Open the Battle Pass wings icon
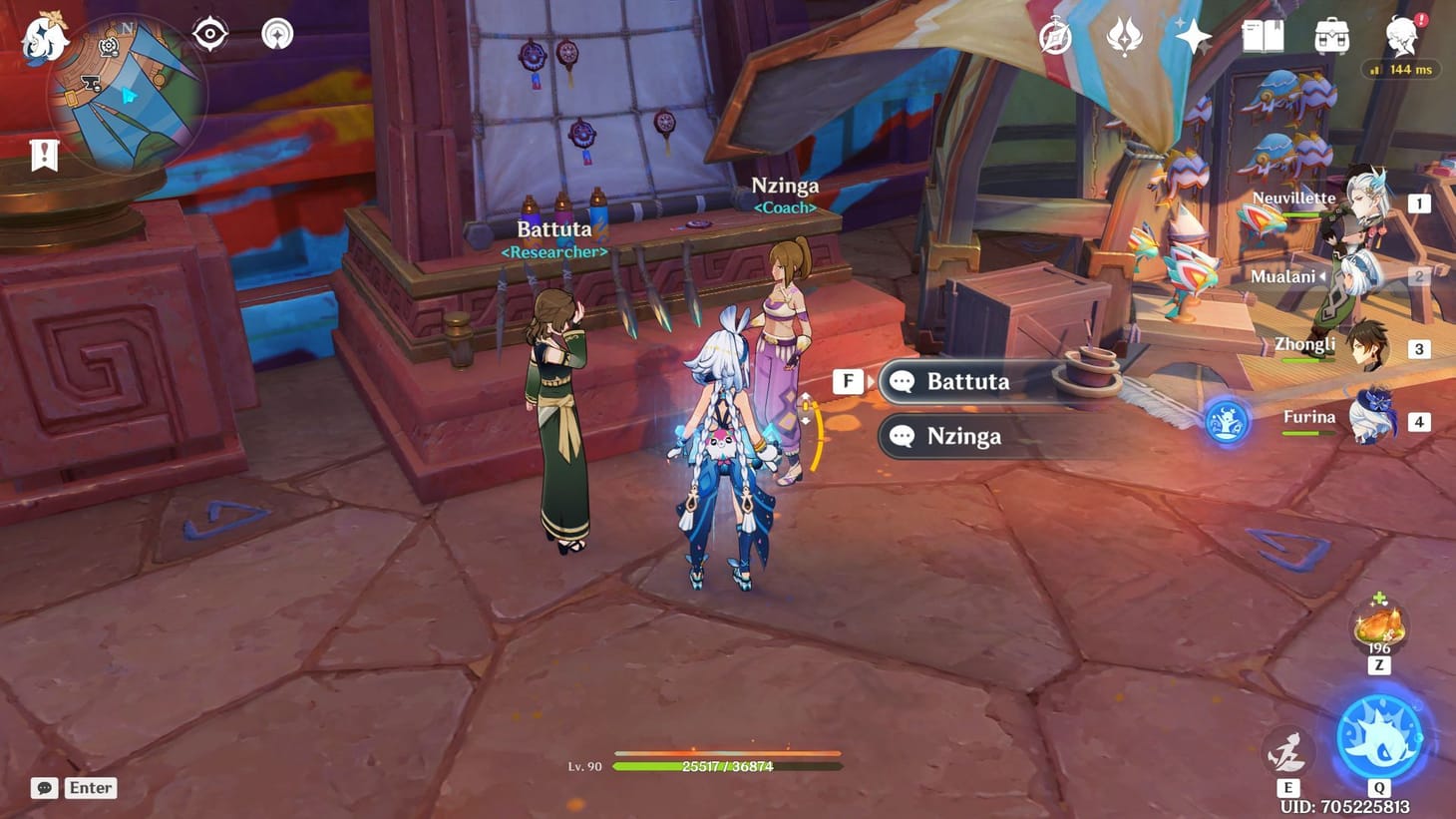This screenshot has width=1456, height=819. click(1123, 36)
